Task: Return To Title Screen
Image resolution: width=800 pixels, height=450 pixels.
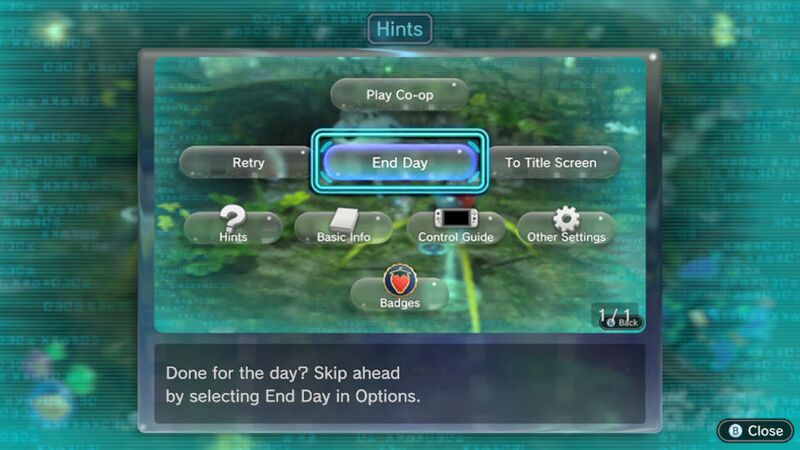Action: coord(553,162)
